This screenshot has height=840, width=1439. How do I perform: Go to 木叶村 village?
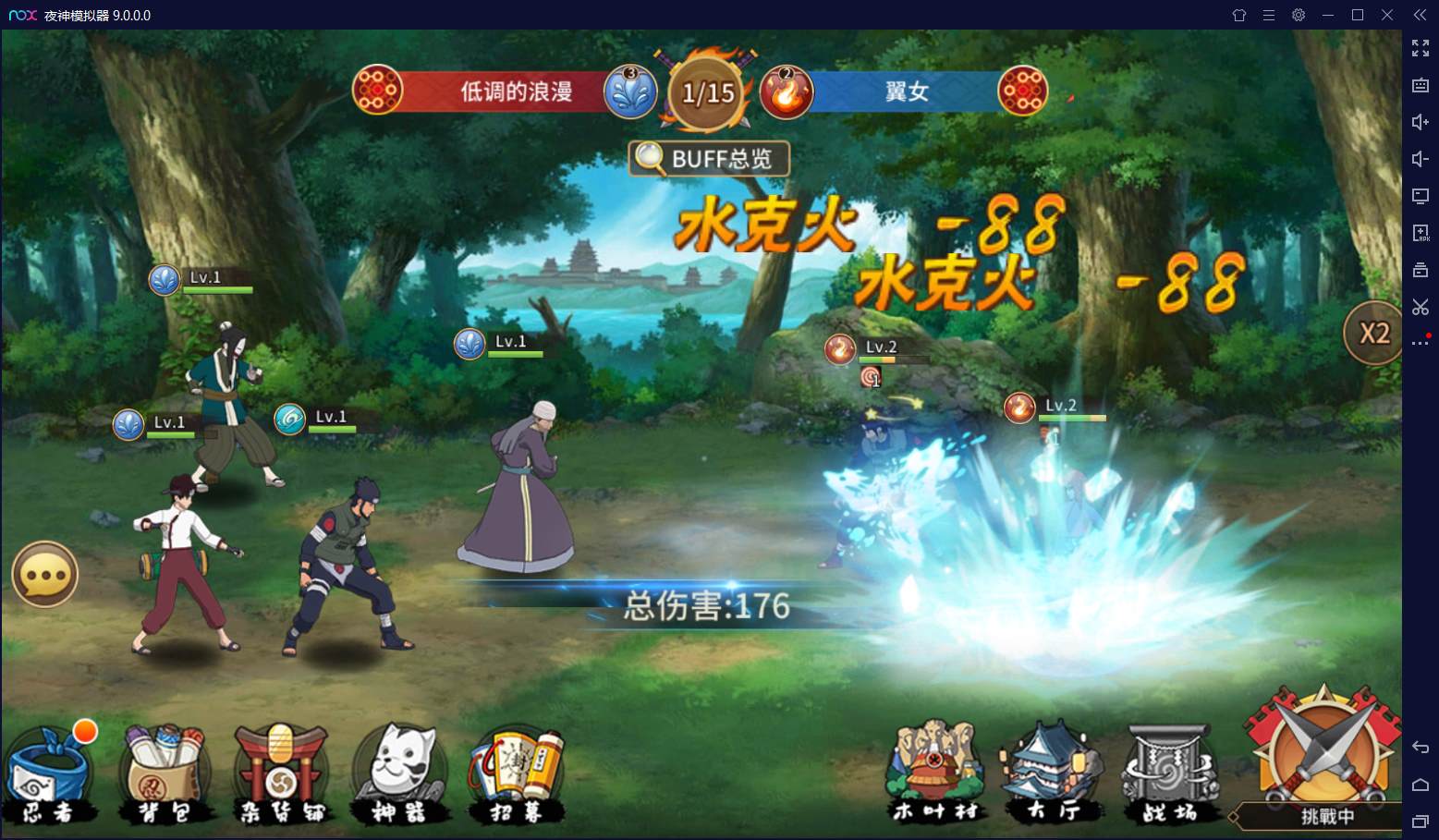935,773
